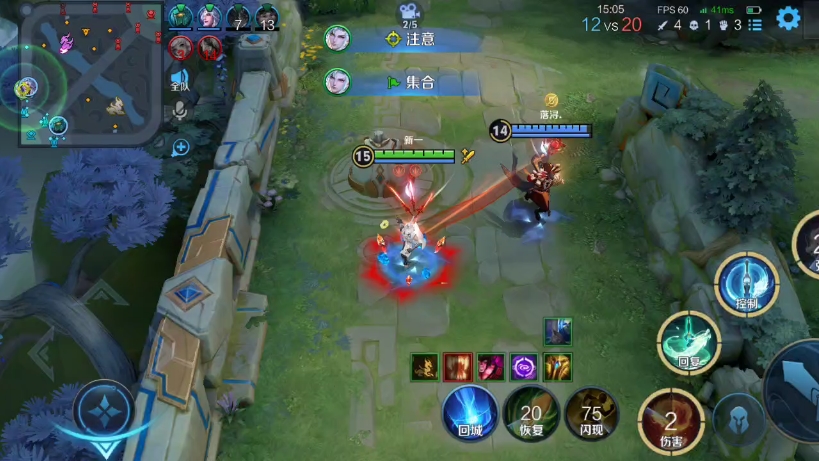Select the golden armor equipment item
Image resolution: width=819 pixels, height=461 pixels.
point(557,367)
